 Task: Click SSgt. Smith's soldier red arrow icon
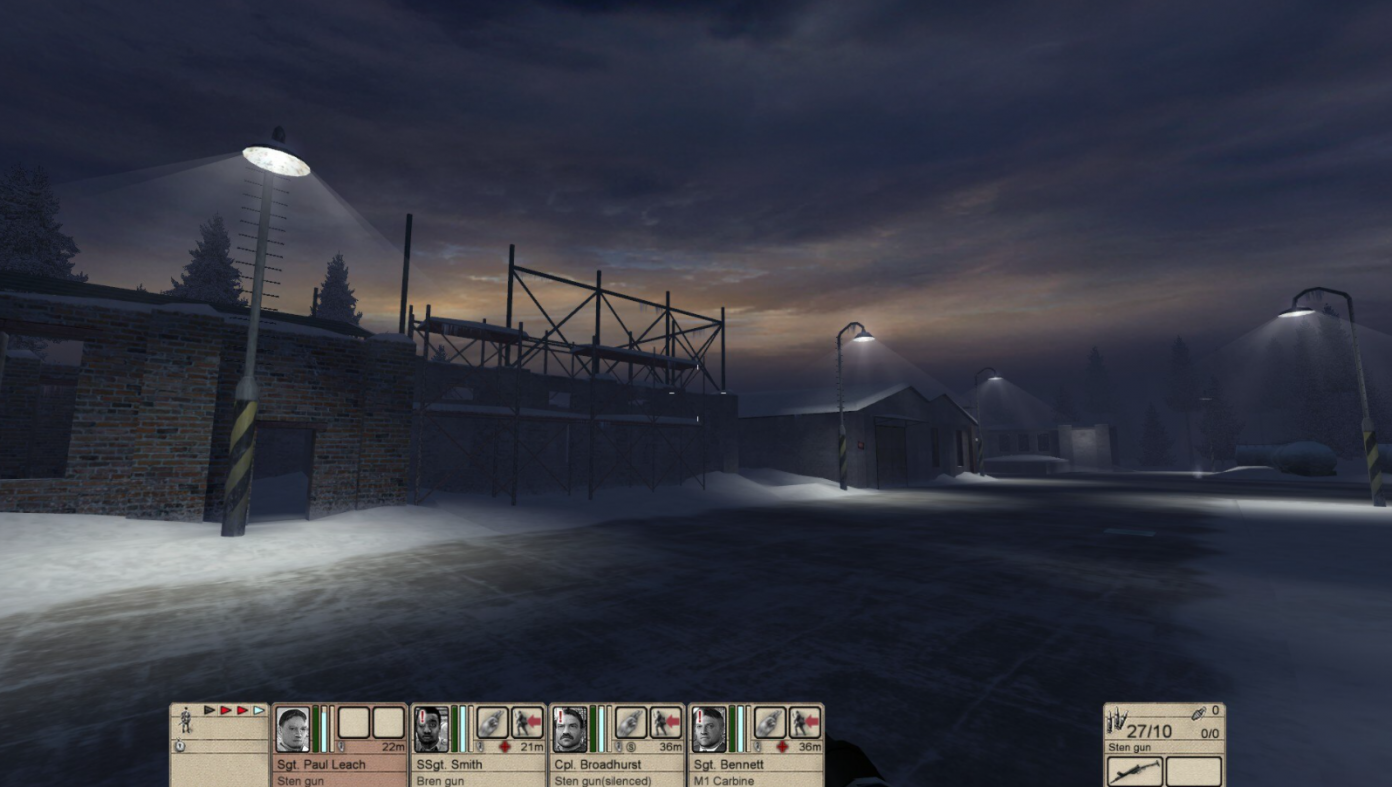click(527, 722)
